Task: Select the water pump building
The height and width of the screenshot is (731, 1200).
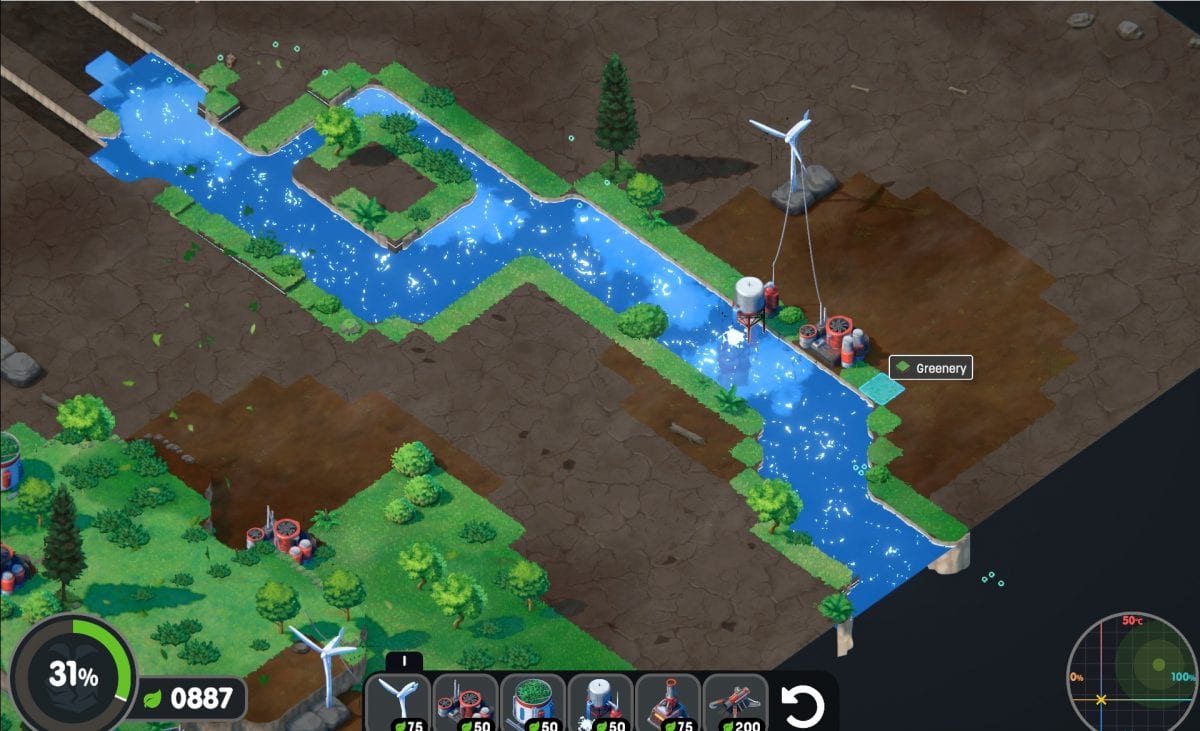Action: [600, 702]
